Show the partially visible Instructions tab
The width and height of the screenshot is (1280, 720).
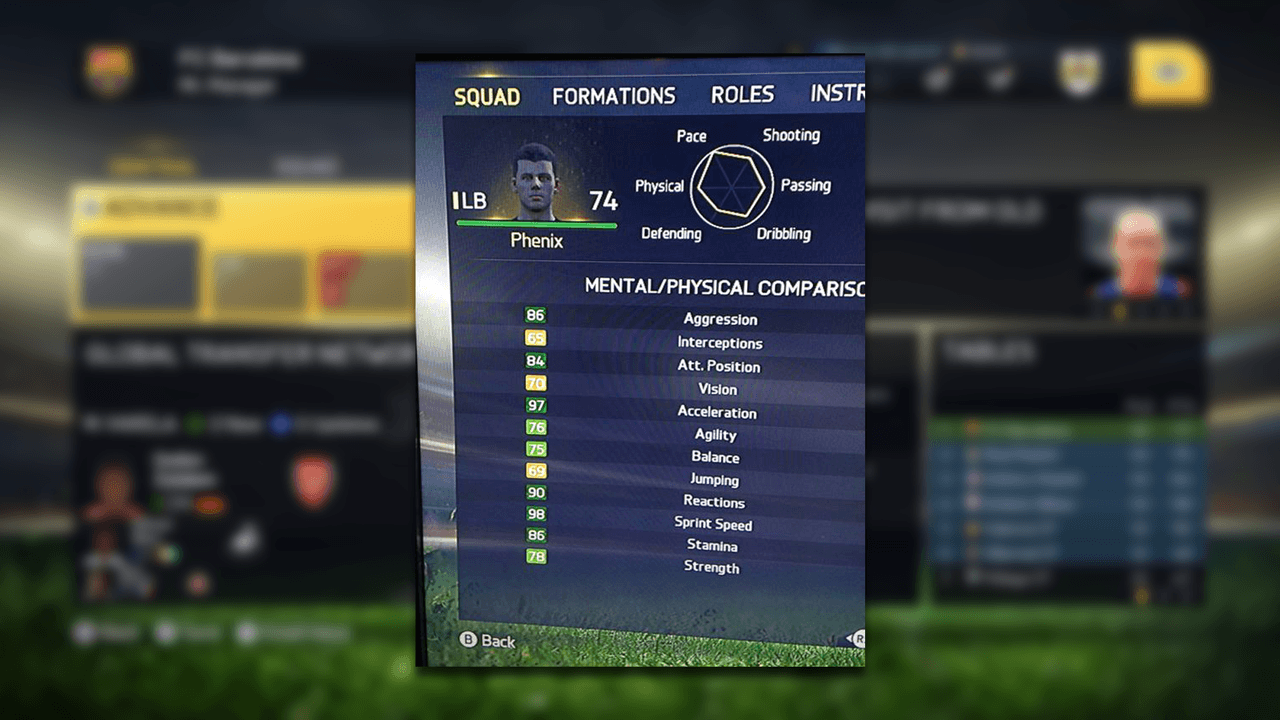point(837,94)
